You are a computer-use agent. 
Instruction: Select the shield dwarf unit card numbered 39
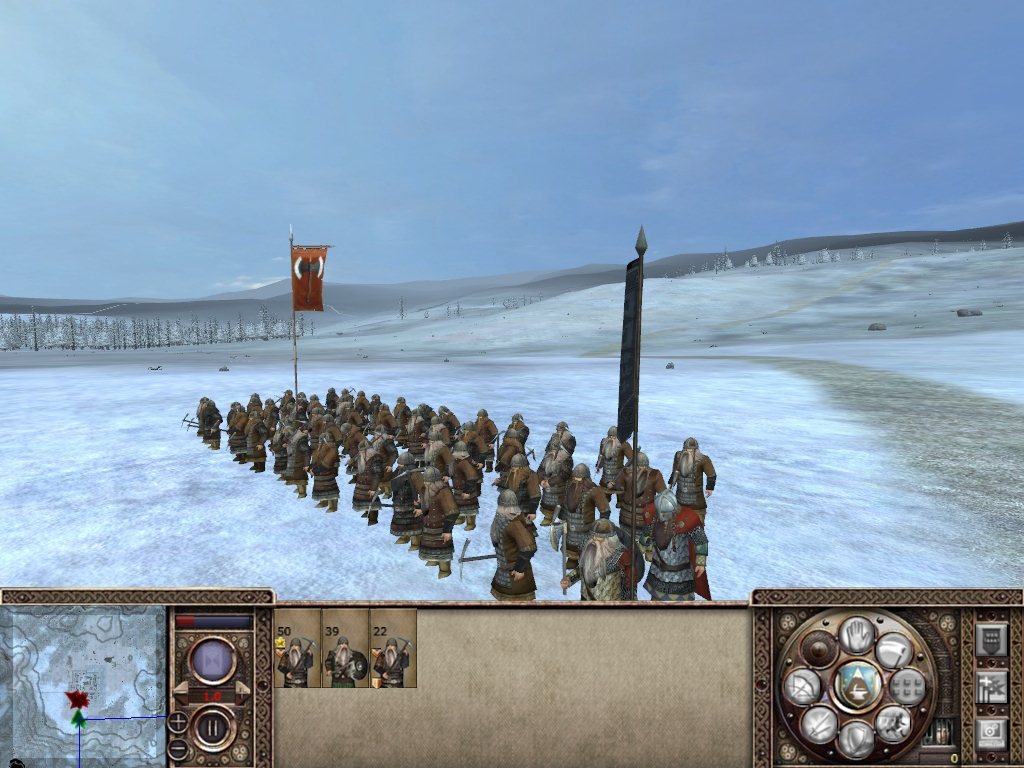coord(345,649)
